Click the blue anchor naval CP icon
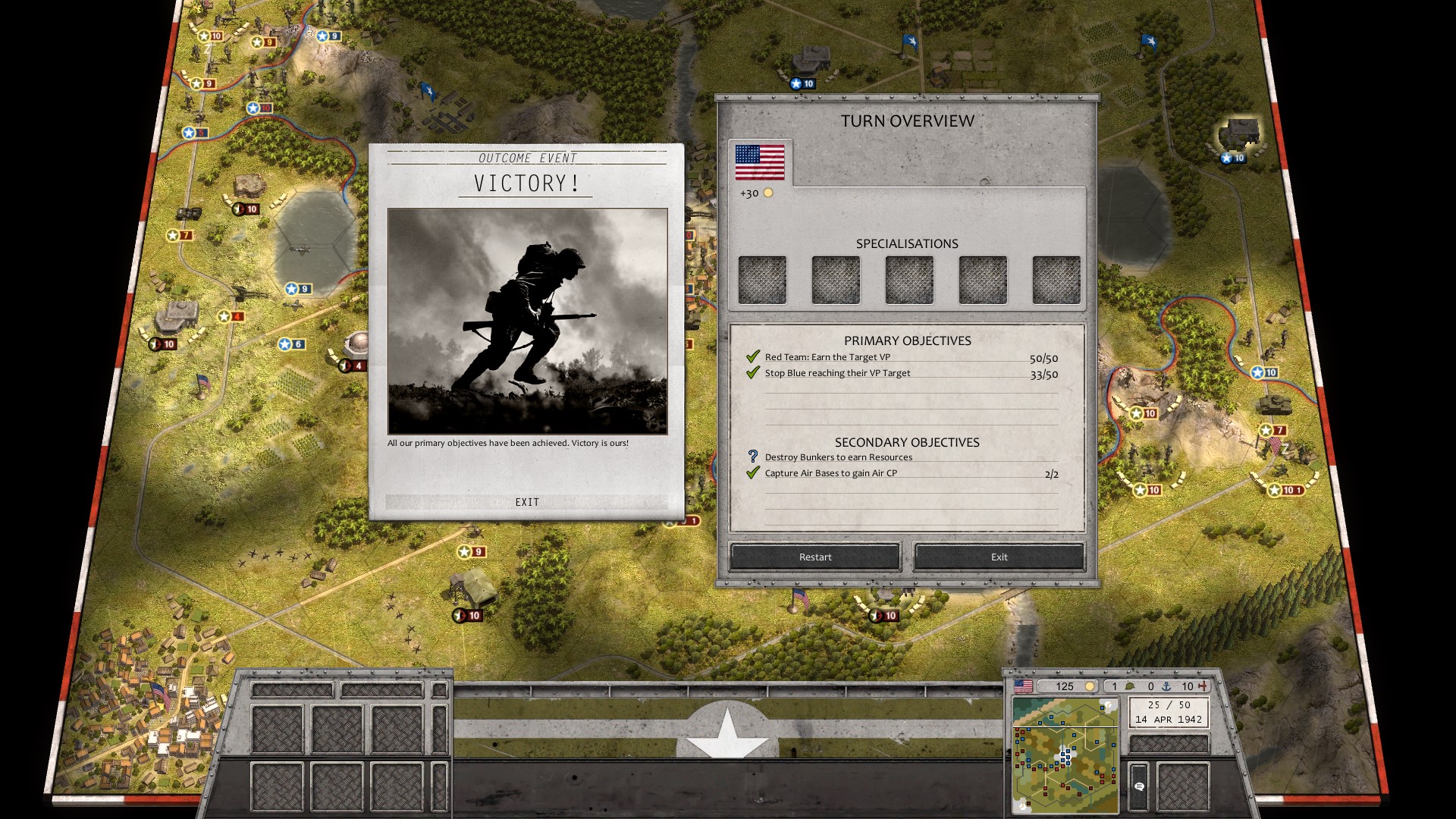 (1166, 686)
